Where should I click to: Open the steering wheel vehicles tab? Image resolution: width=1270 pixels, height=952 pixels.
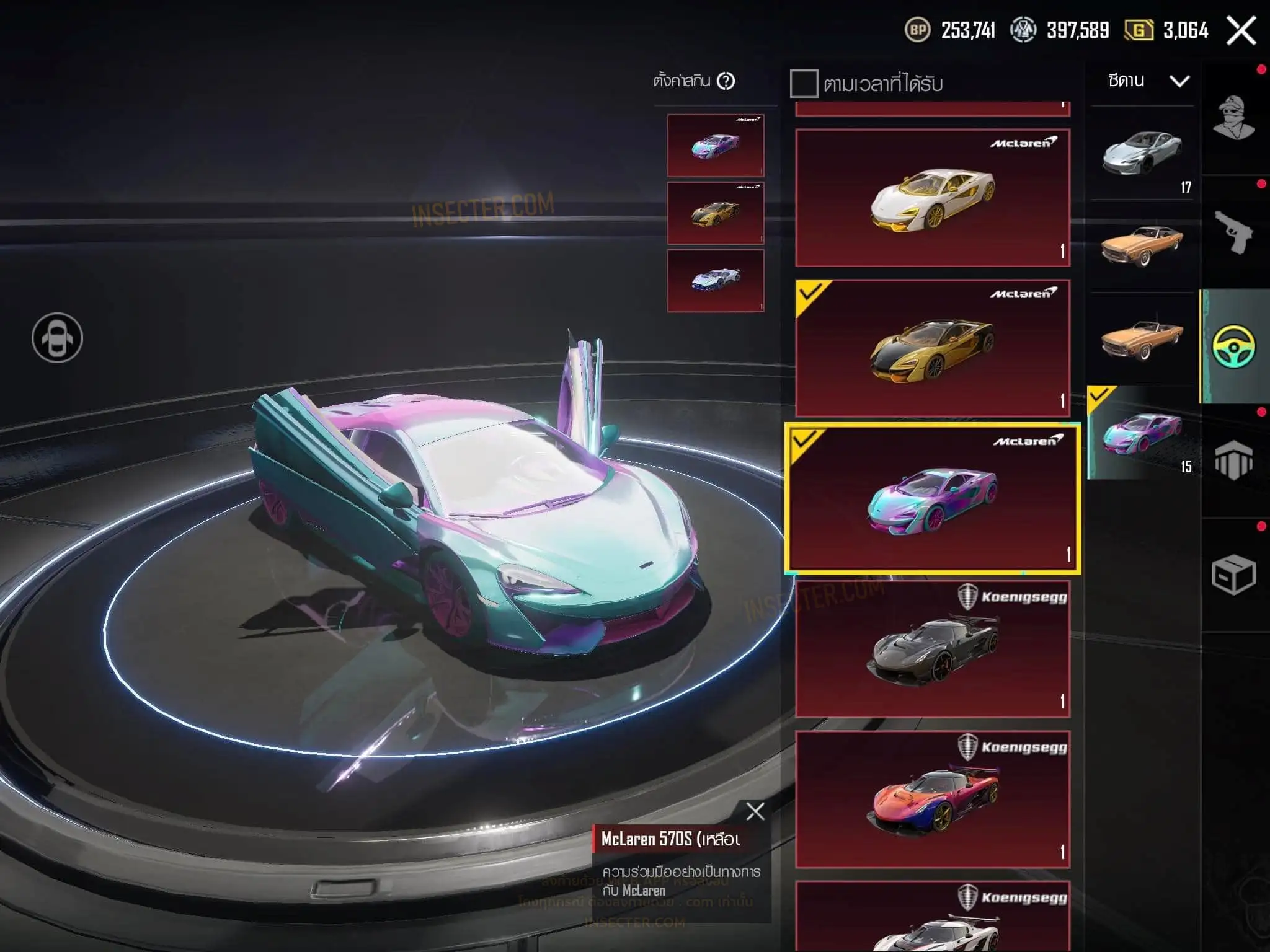pos(1234,346)
